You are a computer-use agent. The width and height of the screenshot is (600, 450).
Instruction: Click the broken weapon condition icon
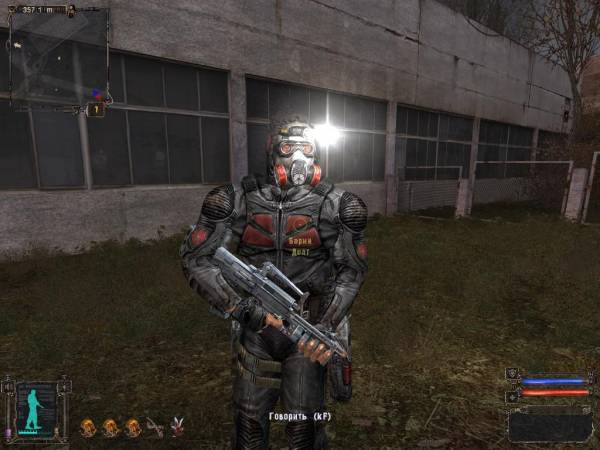pyautogui.click(x=154, y=428)
